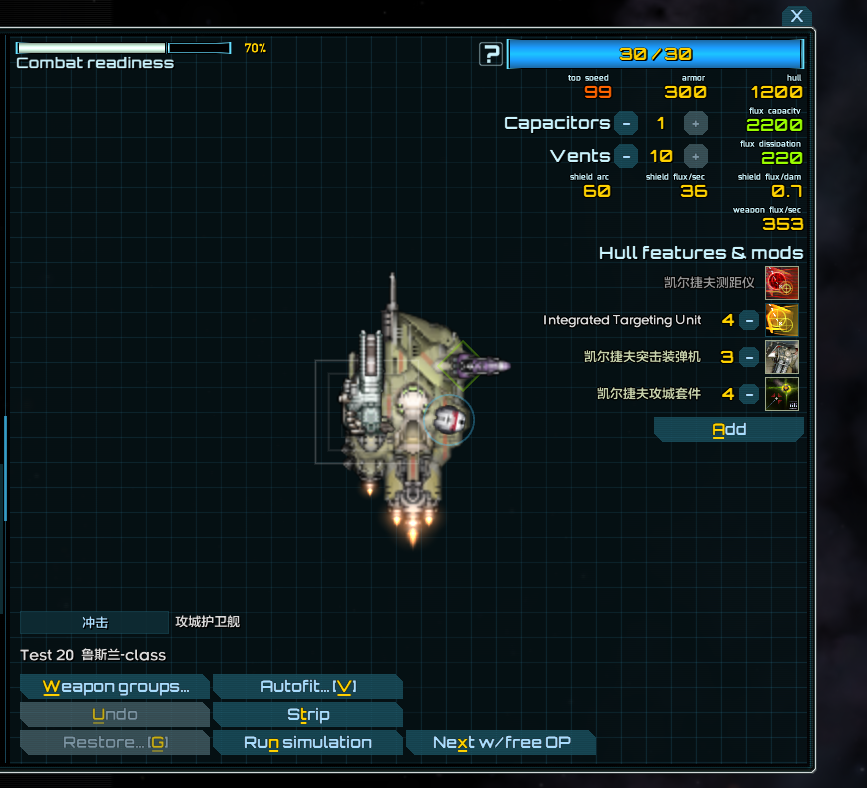Image resolution: width=867 pixels, height=788 pixels.
Task: Add a Vent with the plus button
Action: click(696, 156)
